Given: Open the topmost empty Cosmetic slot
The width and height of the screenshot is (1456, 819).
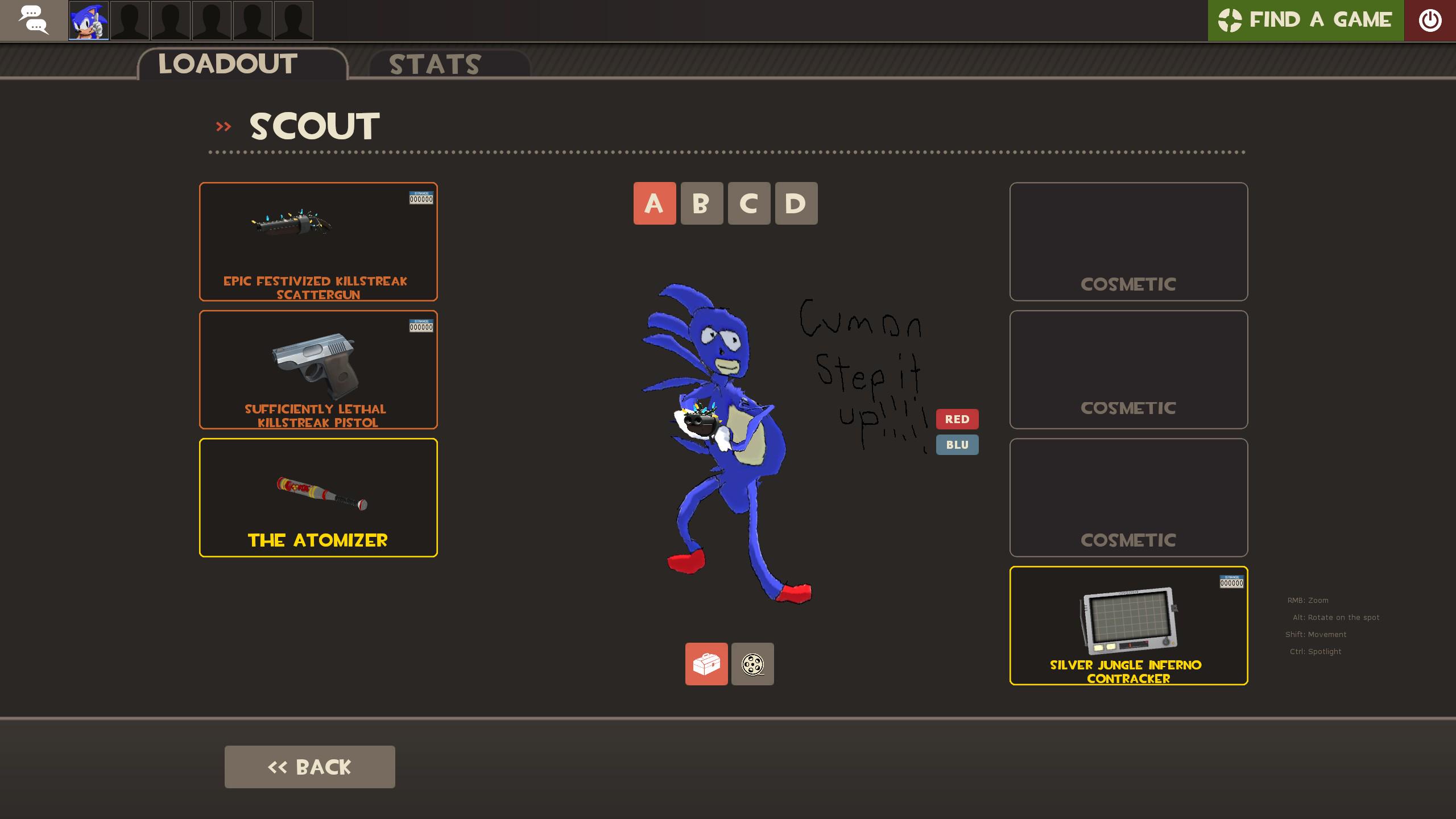Looking at the screenshot, I should [x=1128, y=242].
